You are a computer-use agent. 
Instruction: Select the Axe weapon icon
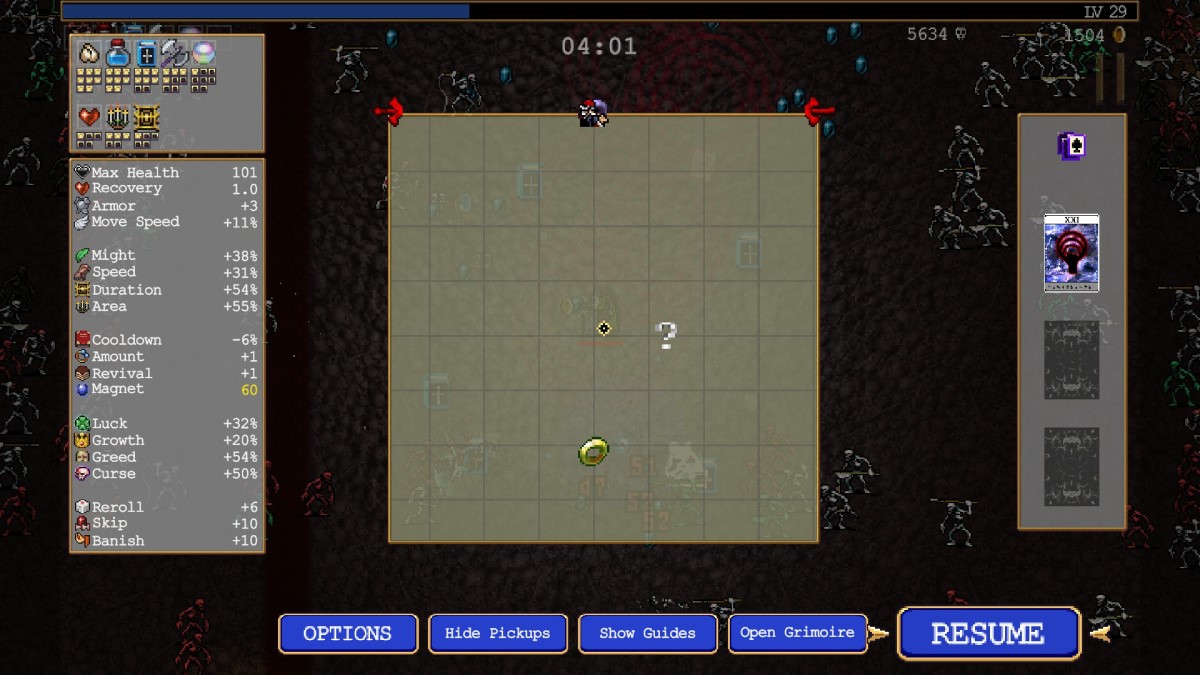click(175, 54)
